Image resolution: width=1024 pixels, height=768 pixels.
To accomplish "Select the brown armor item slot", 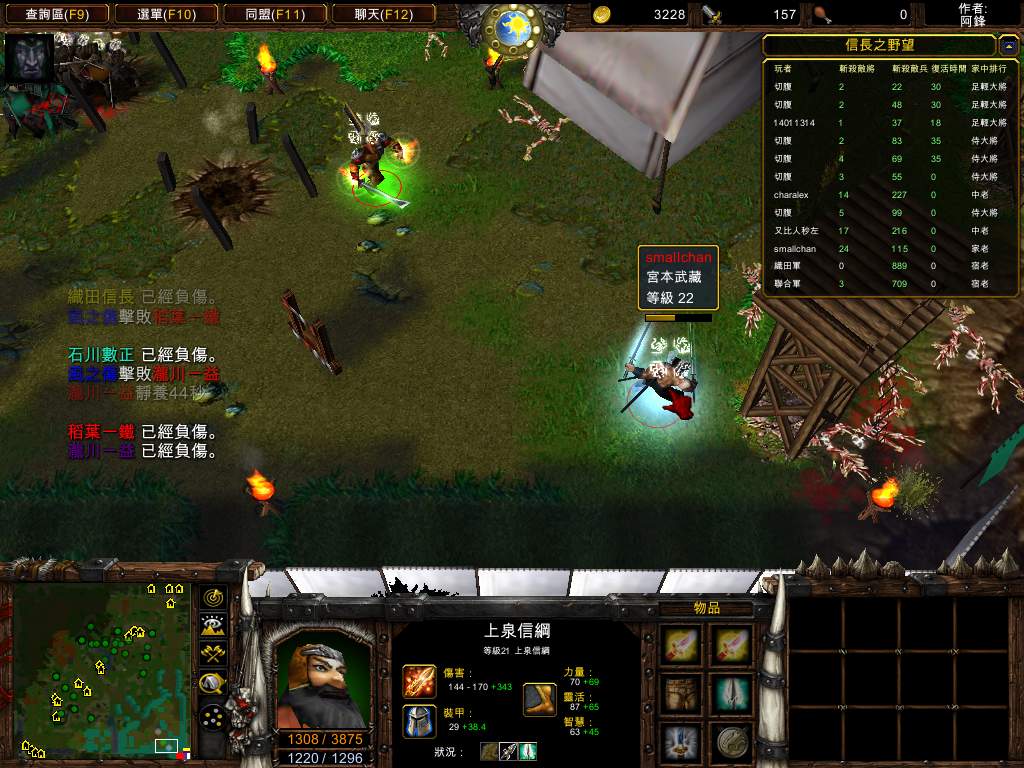I will point(683,694).
